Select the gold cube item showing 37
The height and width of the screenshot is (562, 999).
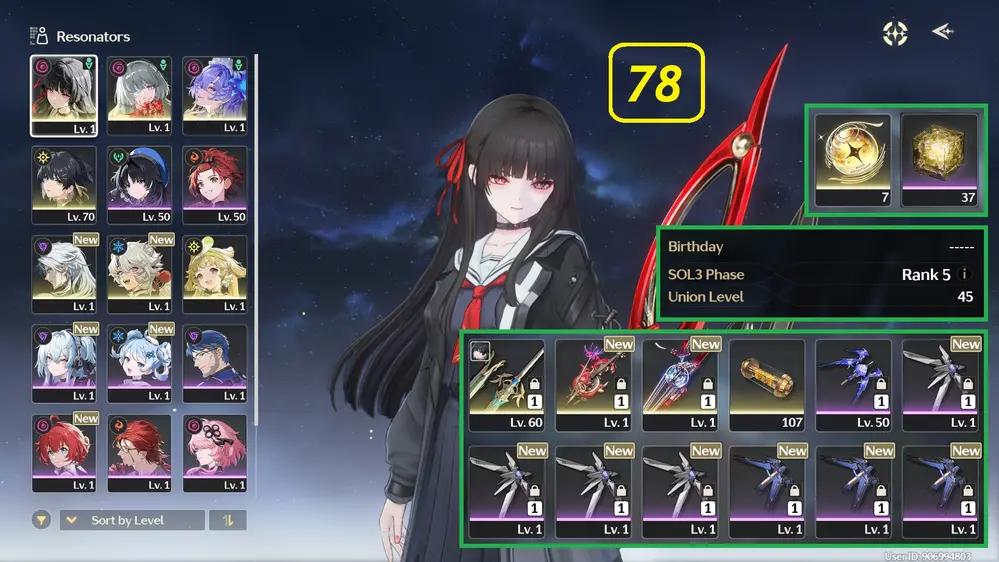tap(939, 159)
